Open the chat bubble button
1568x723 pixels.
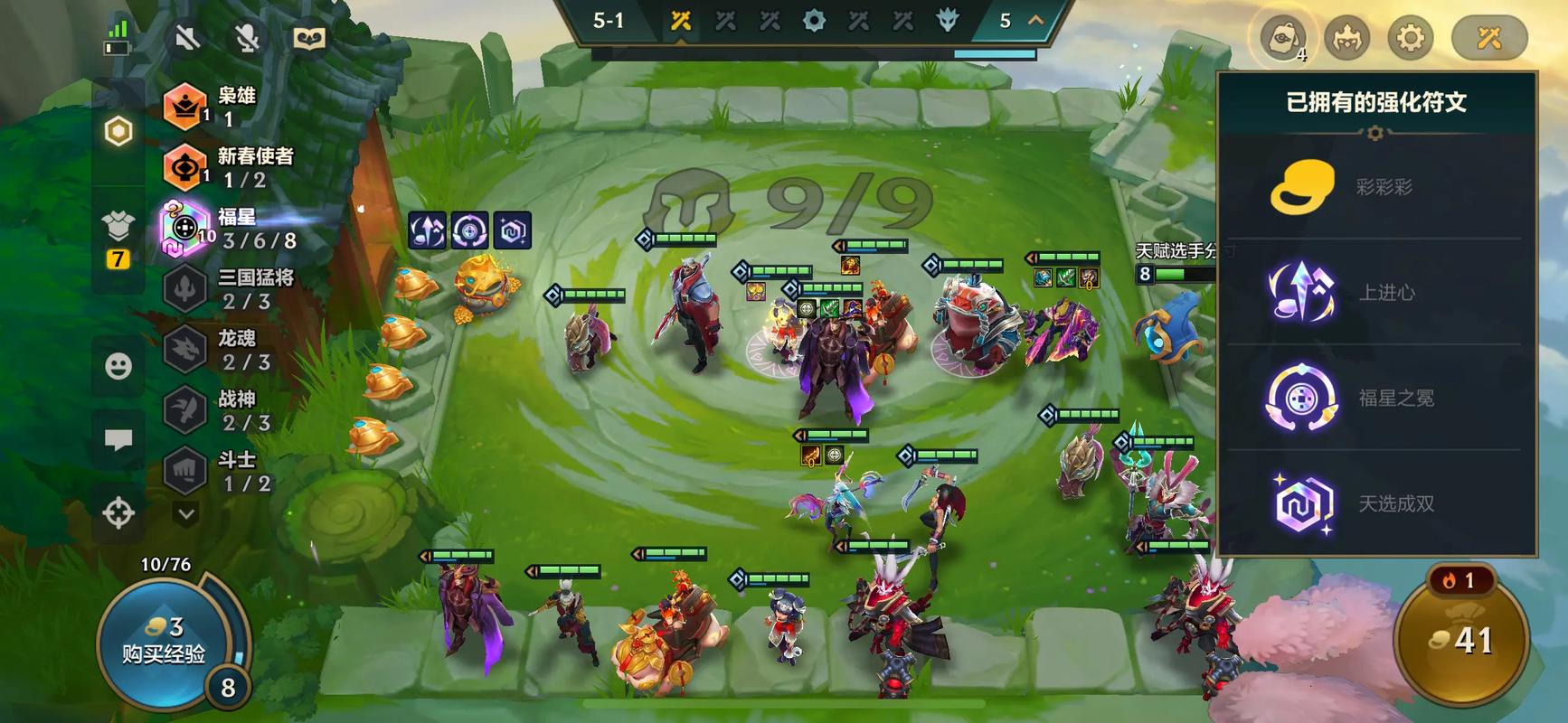[118, 440]
